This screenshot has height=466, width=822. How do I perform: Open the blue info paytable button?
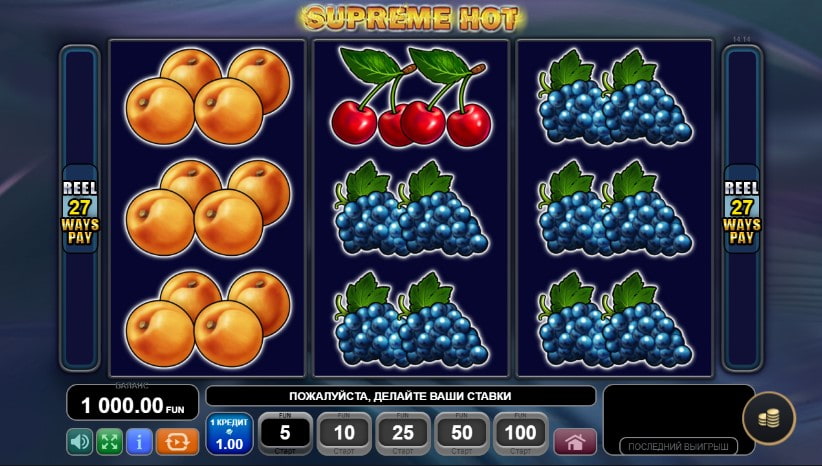[x=139, y=441]
